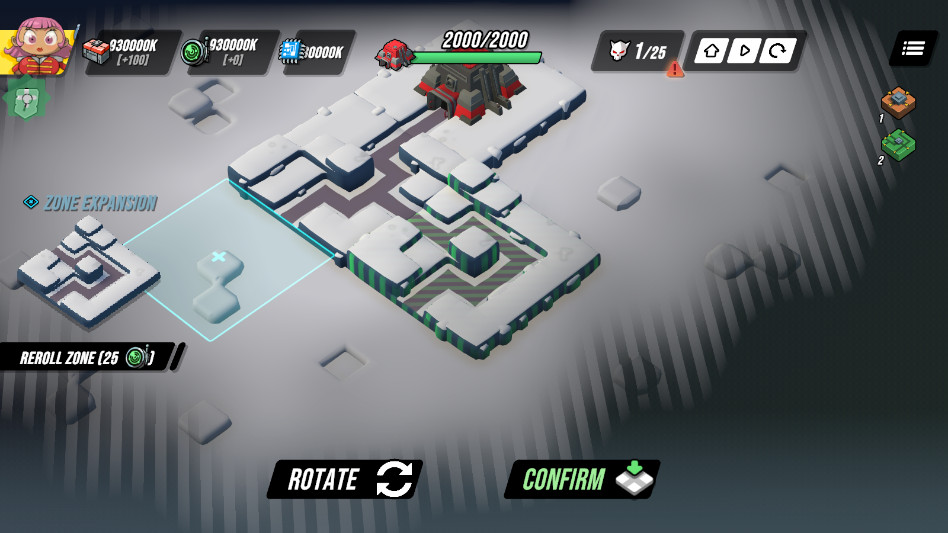Select the zone expansion tile preview
Image resolution: width=948 pixels, height=533 pixels.
(88, 268)
